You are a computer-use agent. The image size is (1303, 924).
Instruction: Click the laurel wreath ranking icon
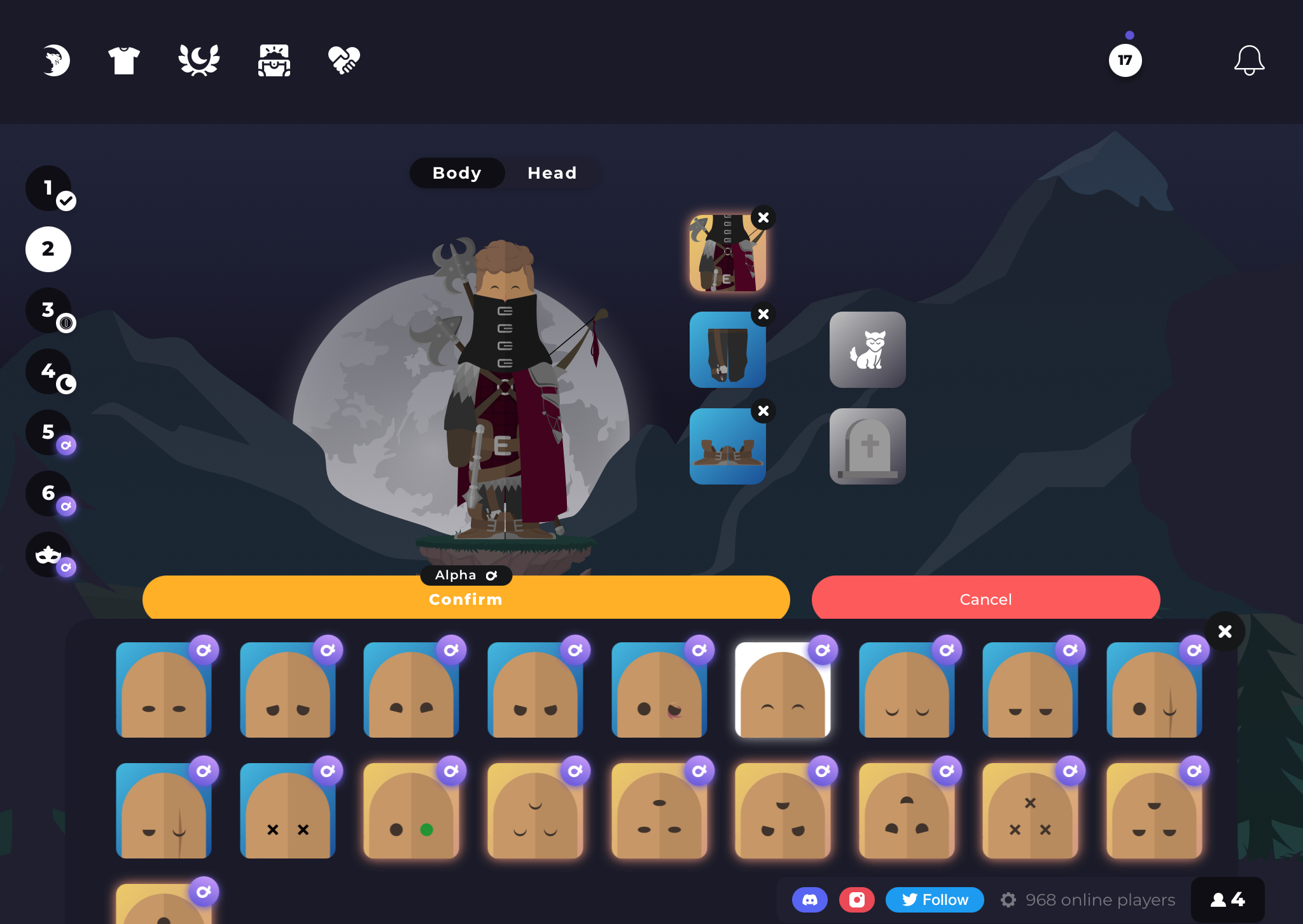pos(199,60)
